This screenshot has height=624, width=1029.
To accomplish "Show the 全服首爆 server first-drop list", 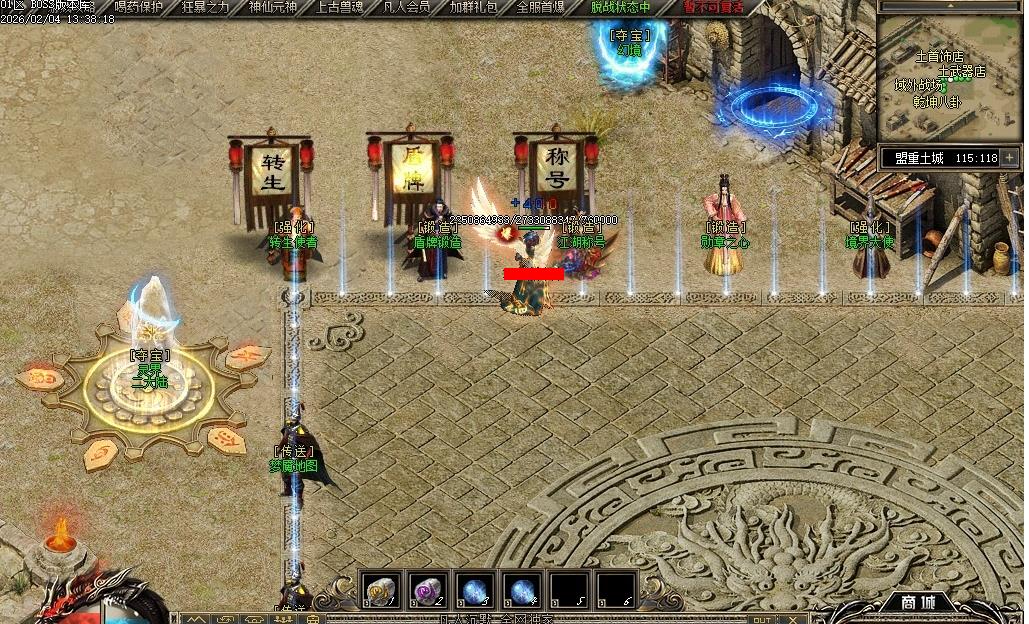I will (541, 7).
